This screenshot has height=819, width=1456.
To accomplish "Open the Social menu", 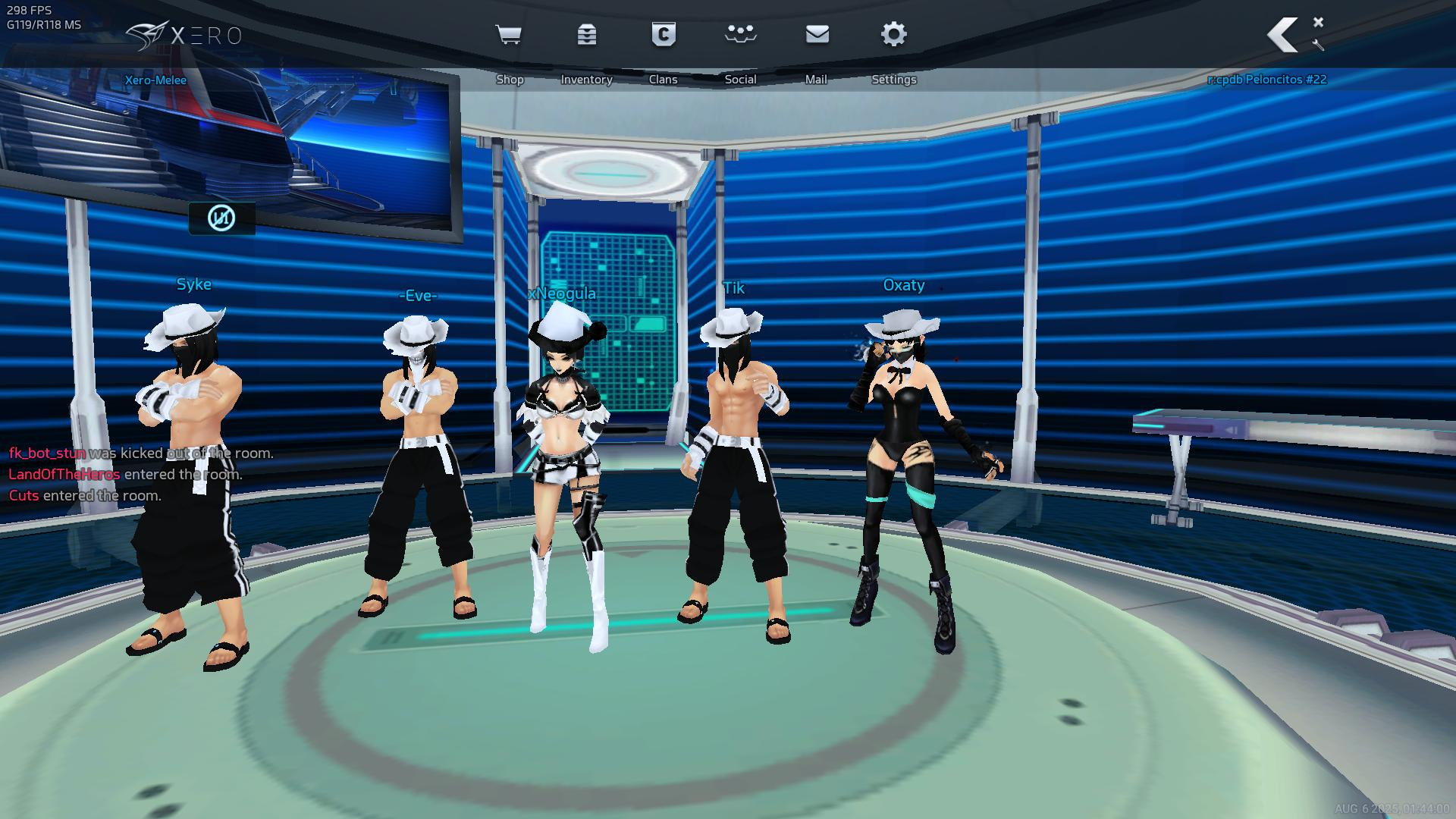I will [740, 35].
